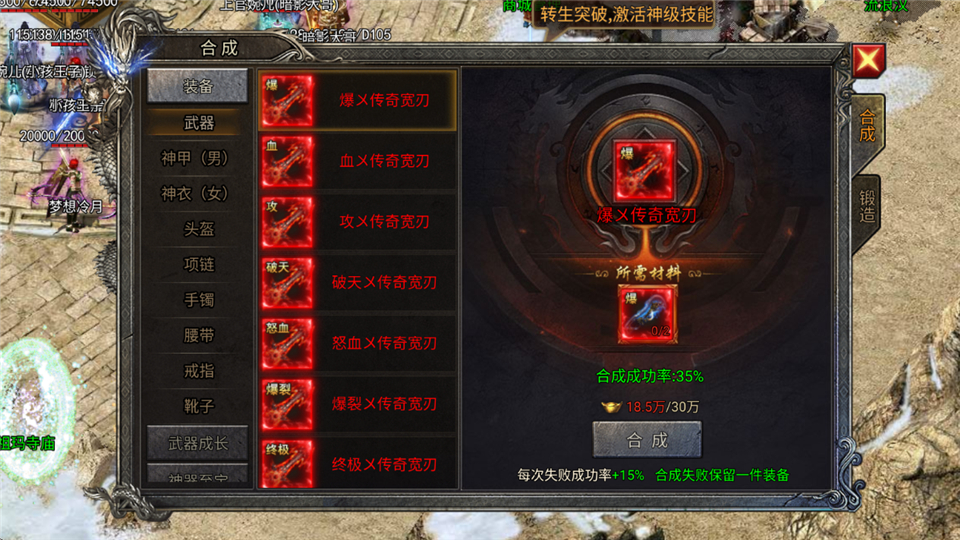Pick the 血メ传奇宽刃 recipe
Image resolution: width=960 pixels, height=540 pixels.
357,161
